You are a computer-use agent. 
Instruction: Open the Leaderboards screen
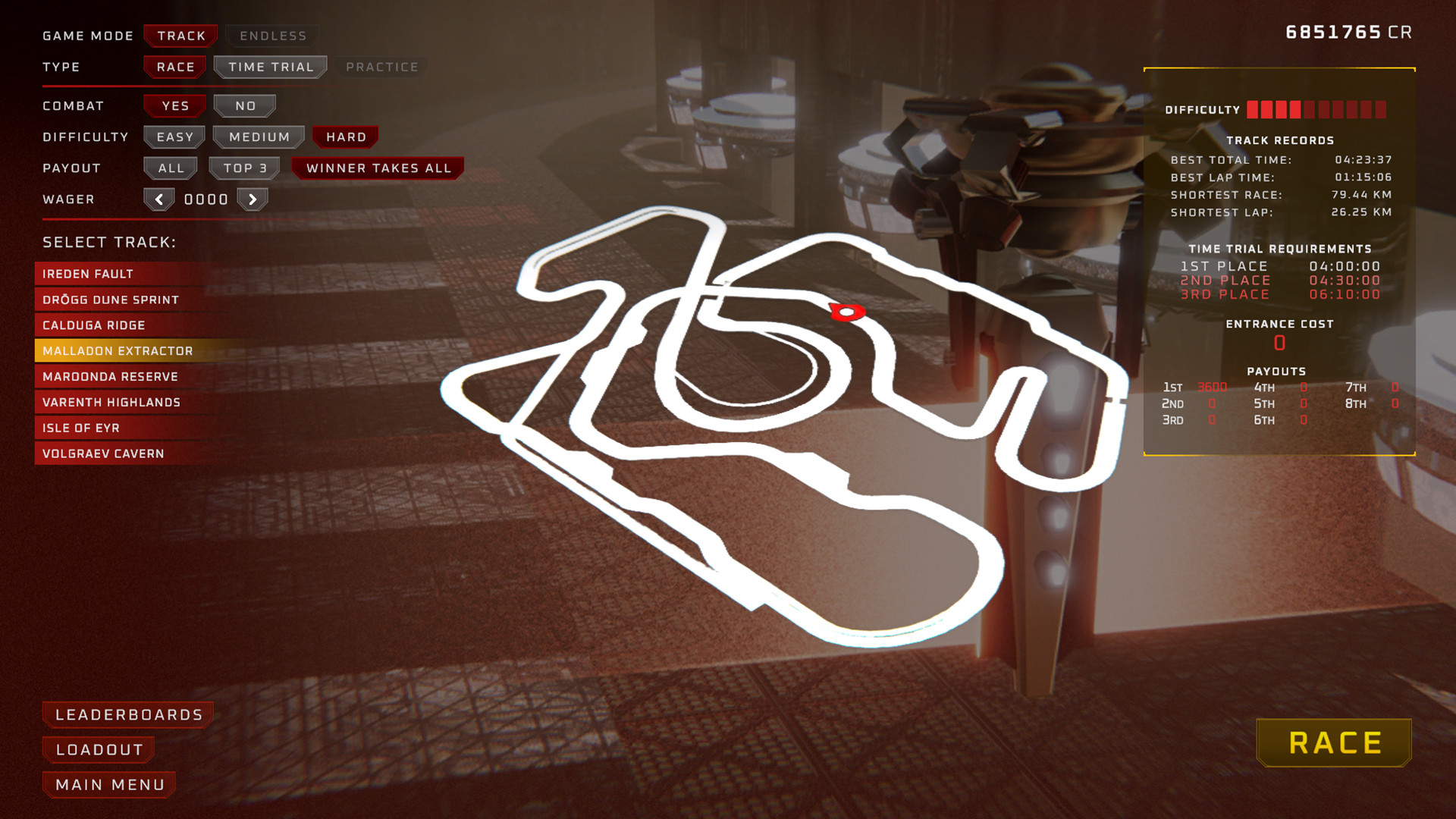(x=129, y=714)
